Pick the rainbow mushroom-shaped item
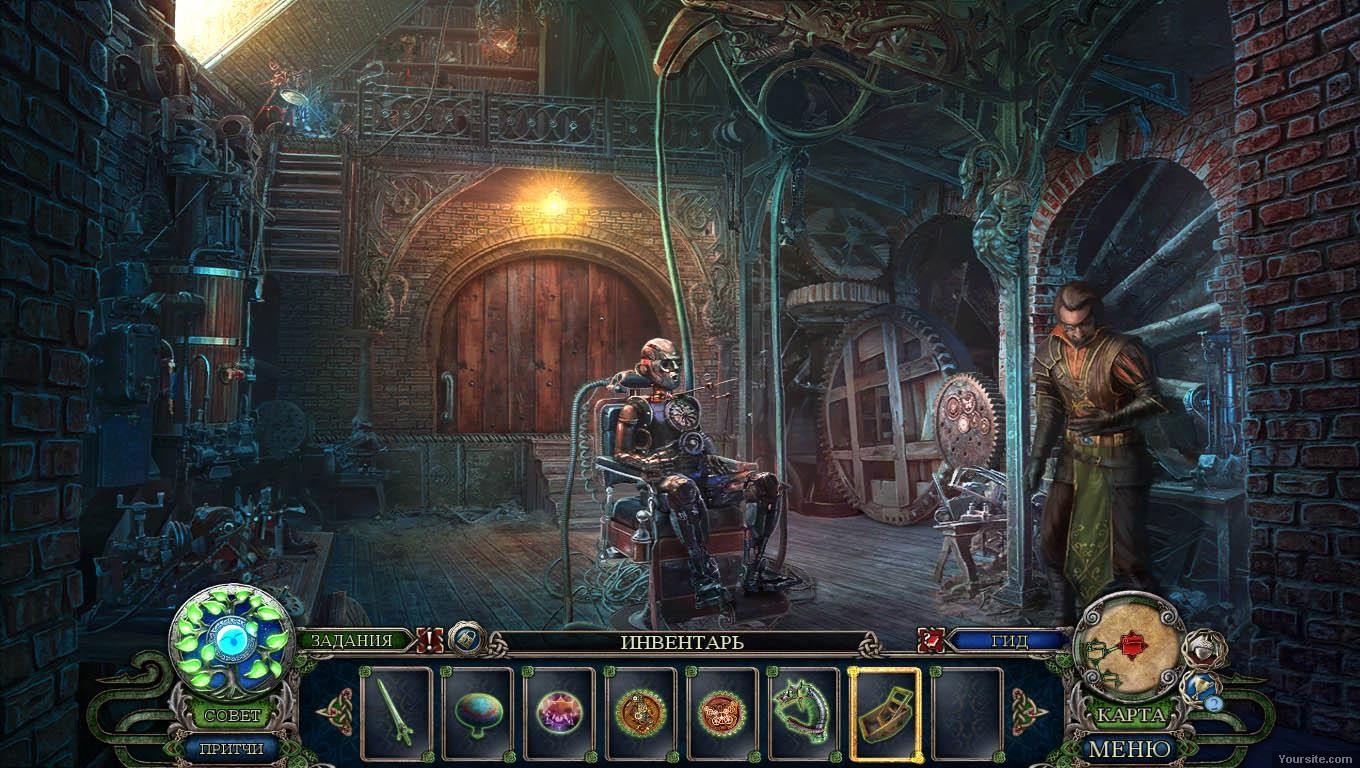 478,713
